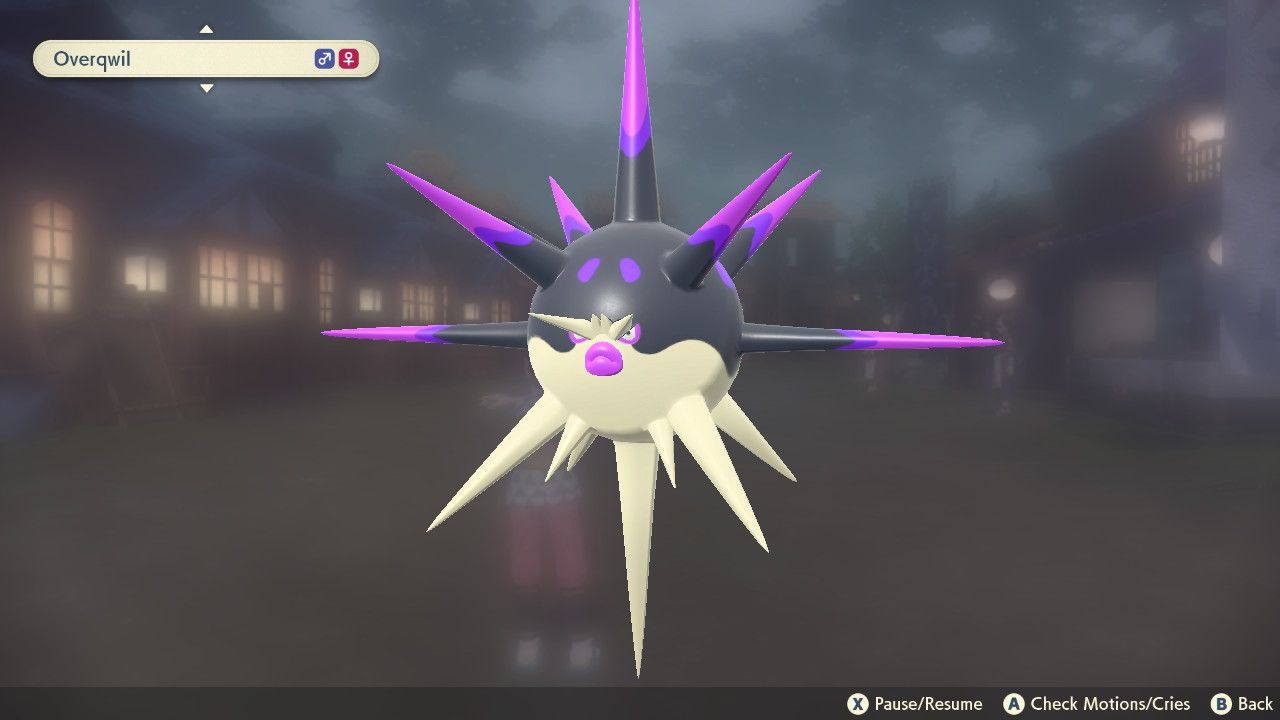The width and height of the screenshot is (1280, 720).
Task: Click the red female gender swatch
Action: point(348,59)
